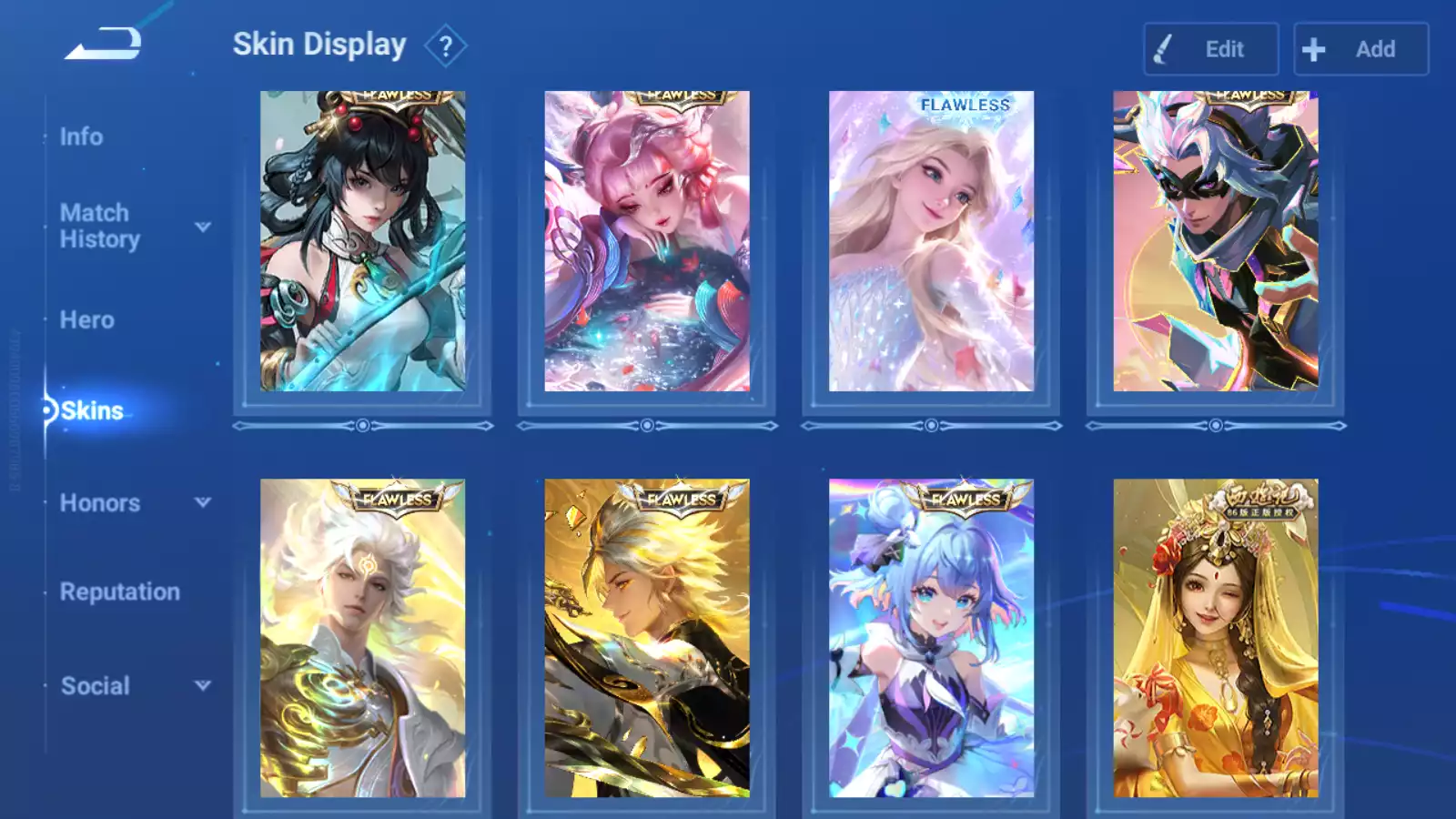The width and height of the screenshot is (1456, 819).
Task: Go back using the return arrow
Action: pyautogui.click(x=104, y=44)
